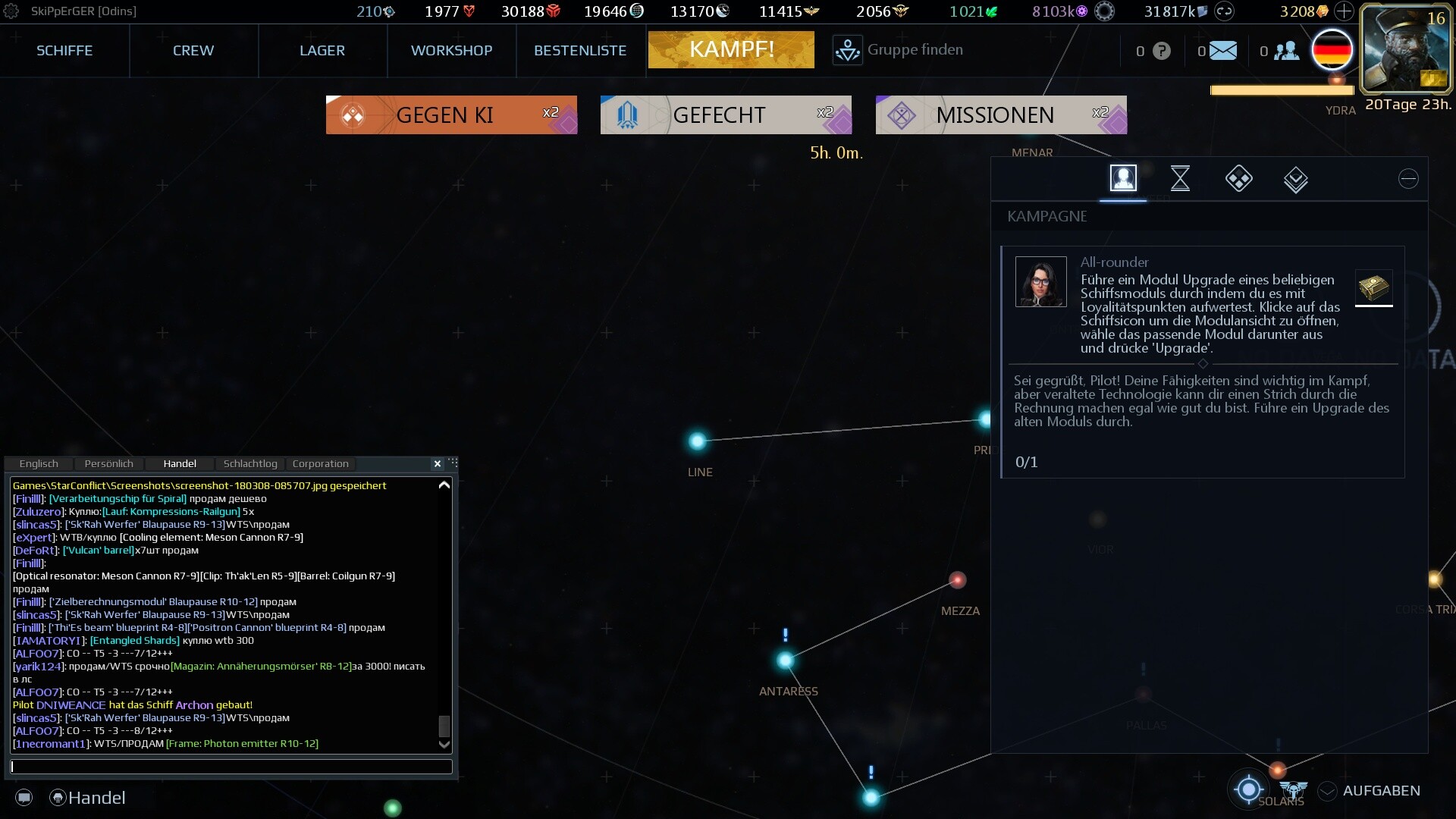The image size is (1456, 819).
Task: Open the Gruppe finden panel icon
Action: click(x=847, y=49)
